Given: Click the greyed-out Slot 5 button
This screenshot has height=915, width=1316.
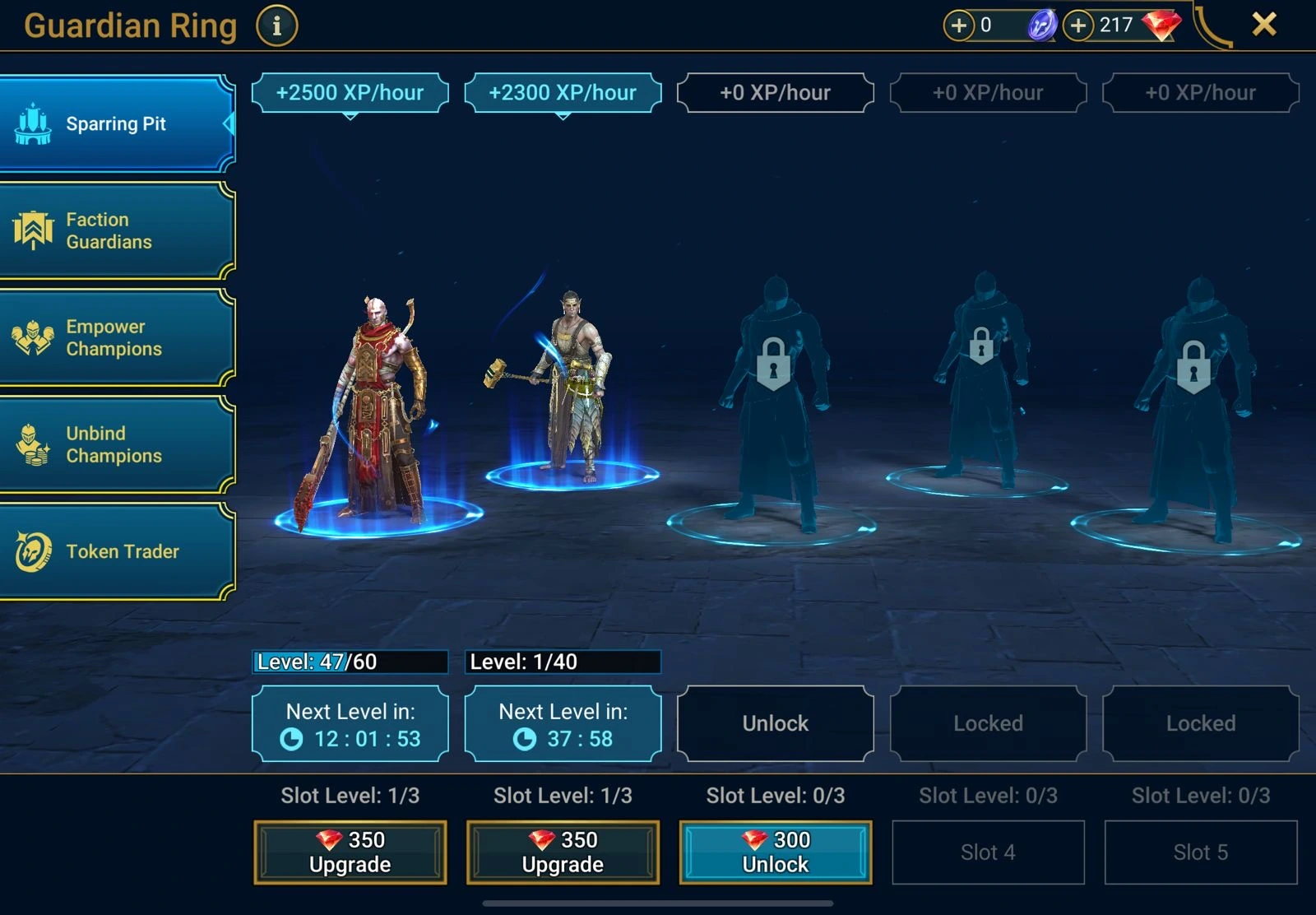Looking at the screenshot, I should click(1200, 852).
